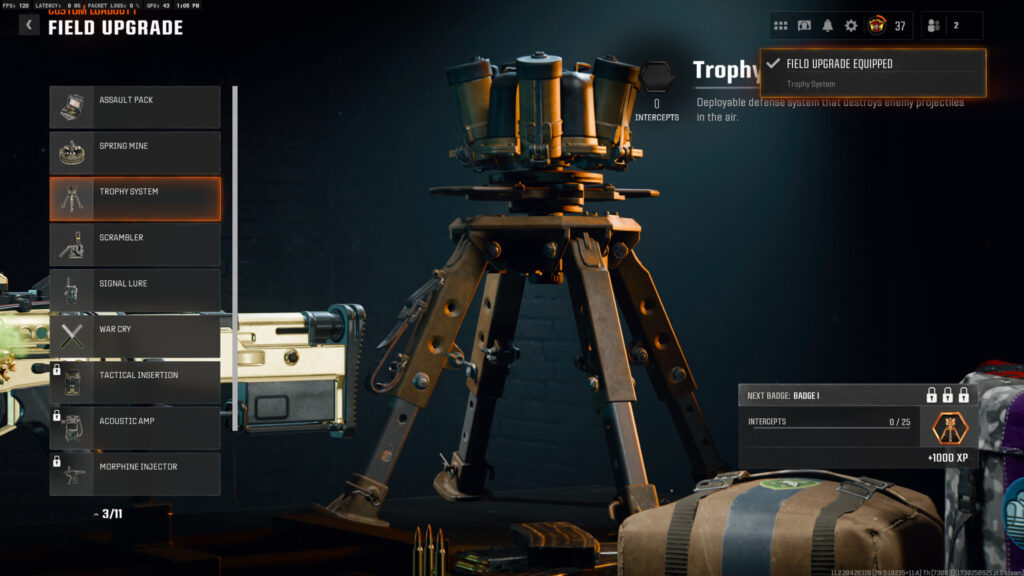Screen dimensions: 1024x576
Task: Equip the Scrambler field upgrade
Action: point(135,245)
